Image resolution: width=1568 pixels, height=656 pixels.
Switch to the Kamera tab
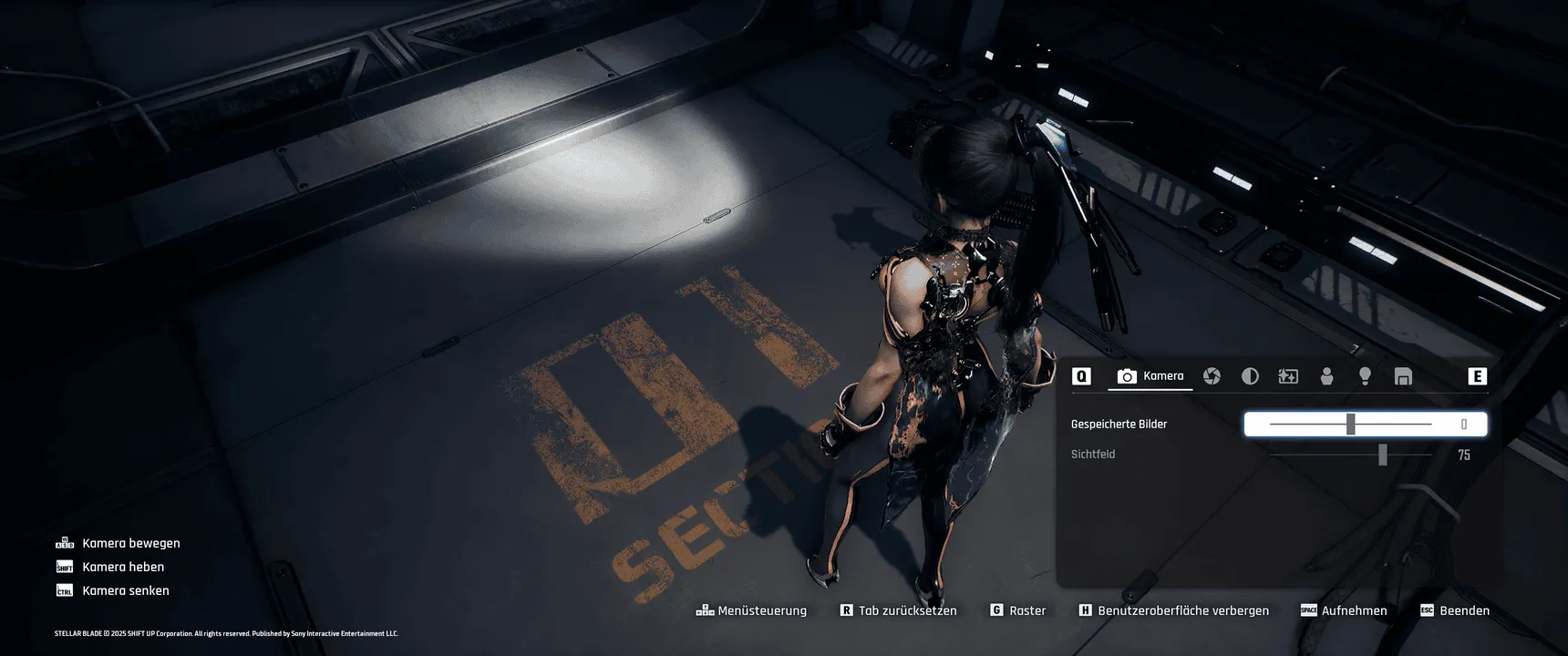pos(1150,375)
